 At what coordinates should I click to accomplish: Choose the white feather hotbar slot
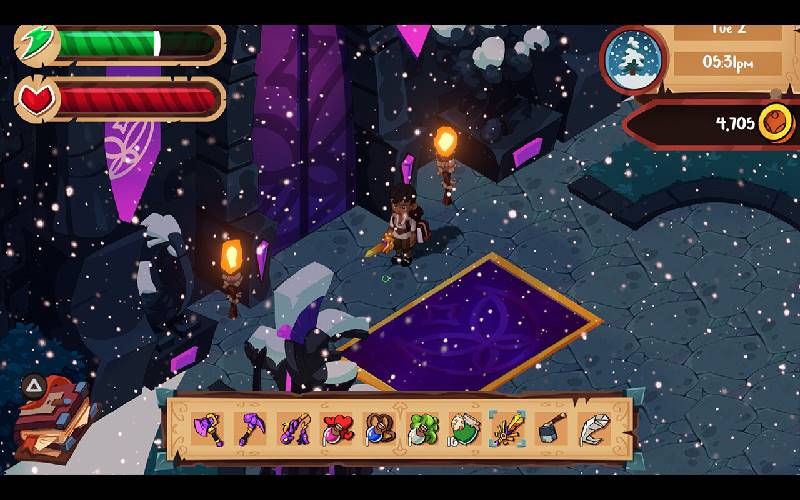(x=593, y=430)
